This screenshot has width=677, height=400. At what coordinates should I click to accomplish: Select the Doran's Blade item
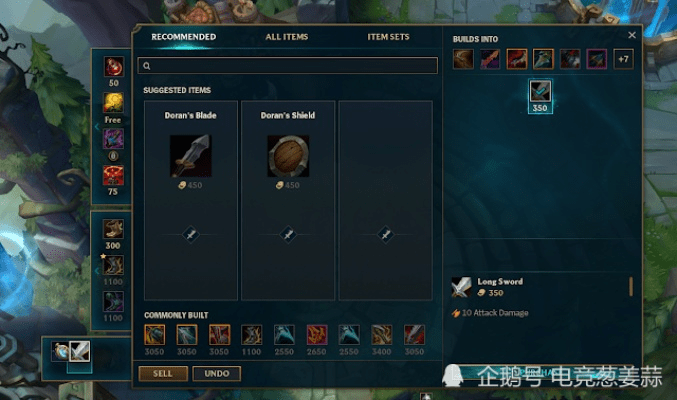pos(190,155)
